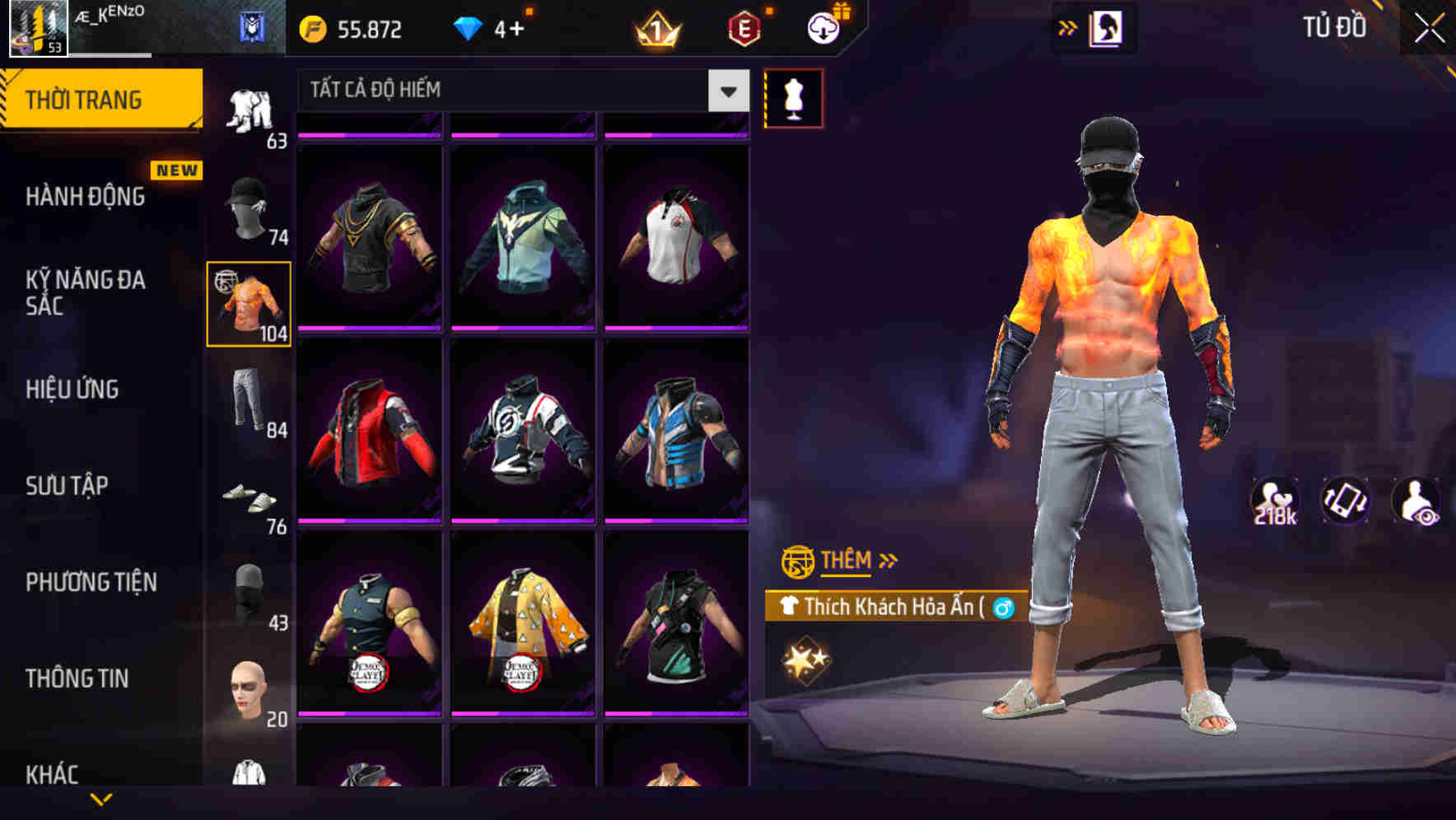Open the face paint category icon showing 20
Screen dimensions: 1456x820
(x=250, y=692)
